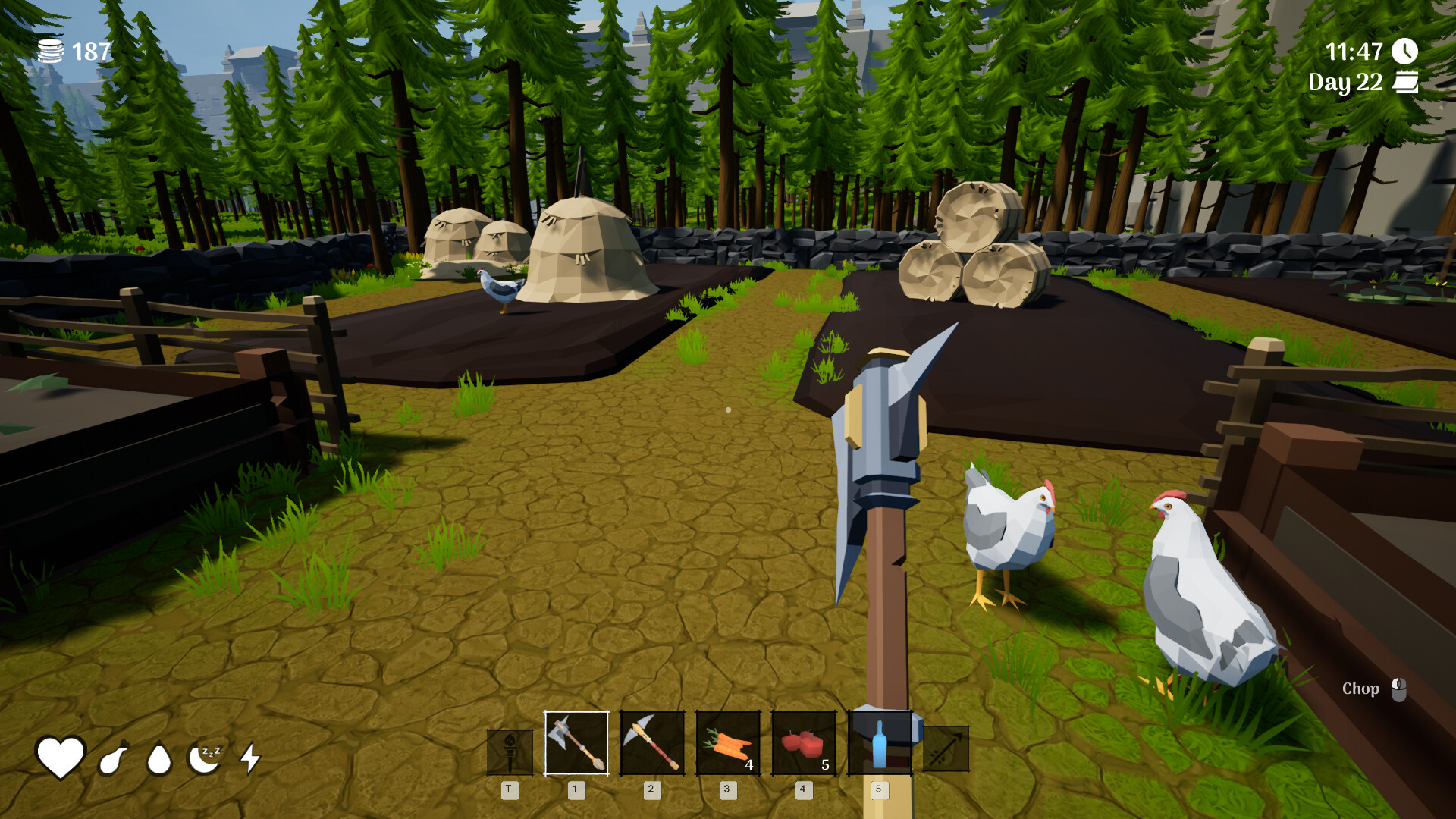Click the coin stack icon showing 187
This screenshot has height=819, width=1456.
click(x=52, y=50)
